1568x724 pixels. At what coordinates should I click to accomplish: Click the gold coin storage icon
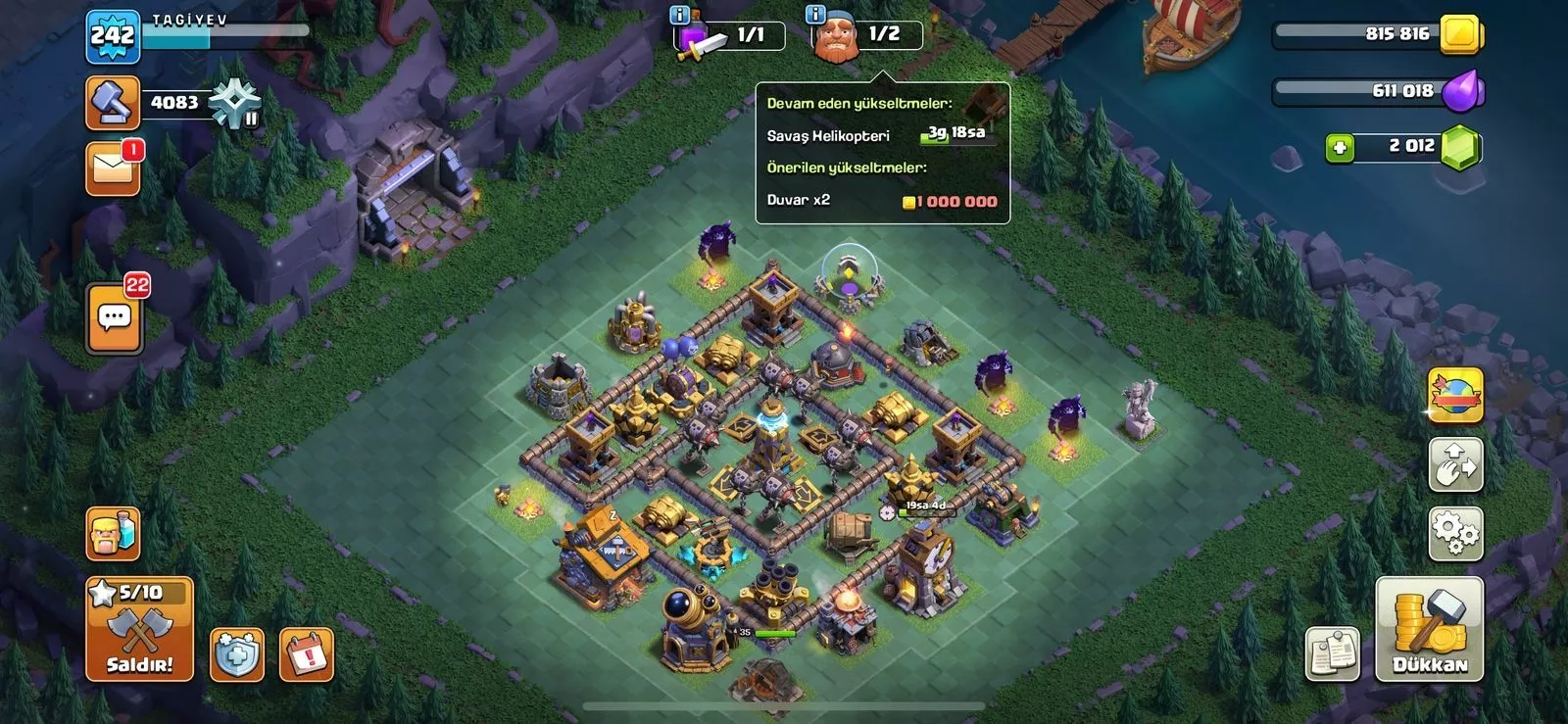click(1462, 34)
